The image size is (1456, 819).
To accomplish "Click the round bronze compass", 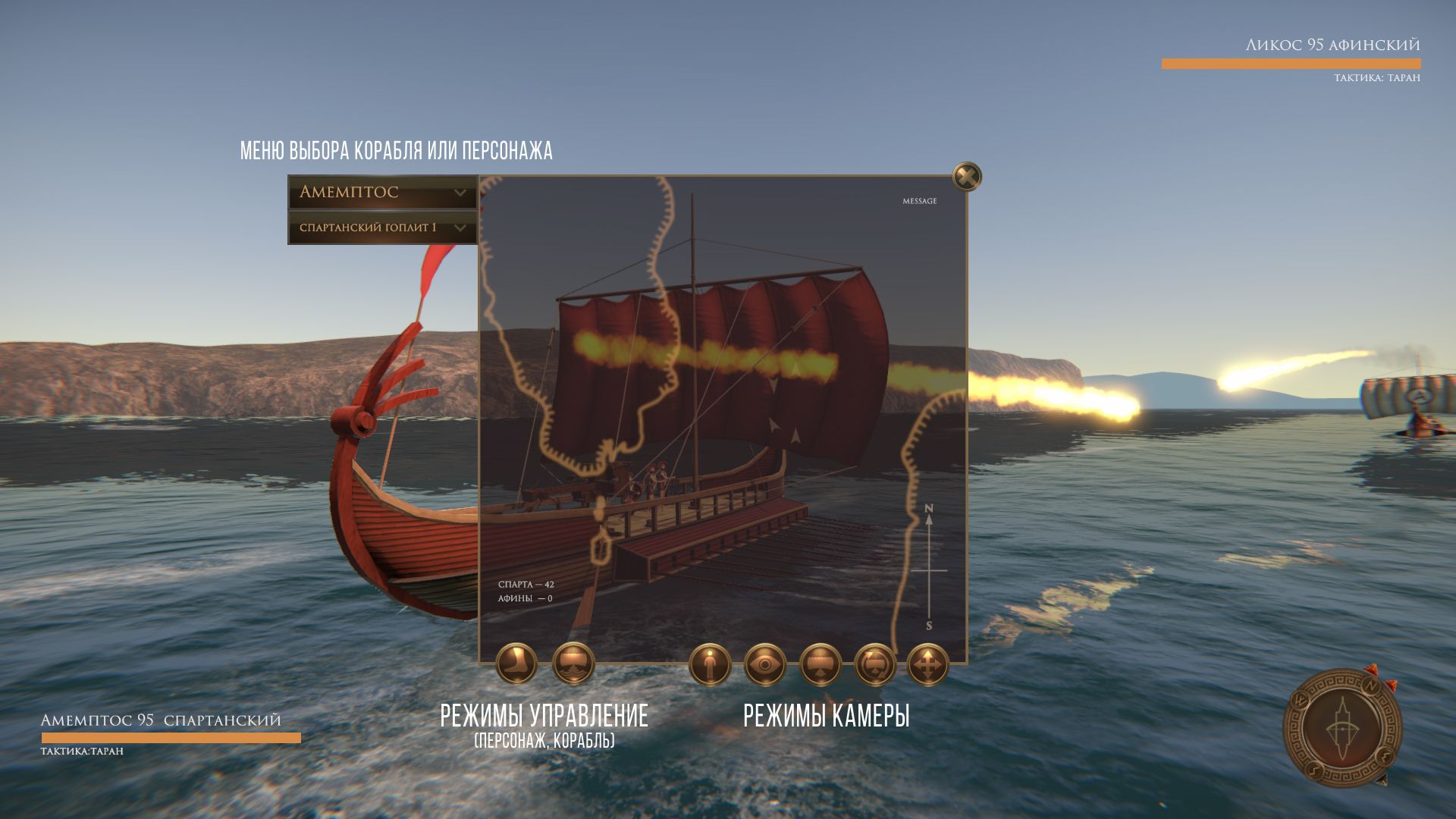I will (1342, 728).
